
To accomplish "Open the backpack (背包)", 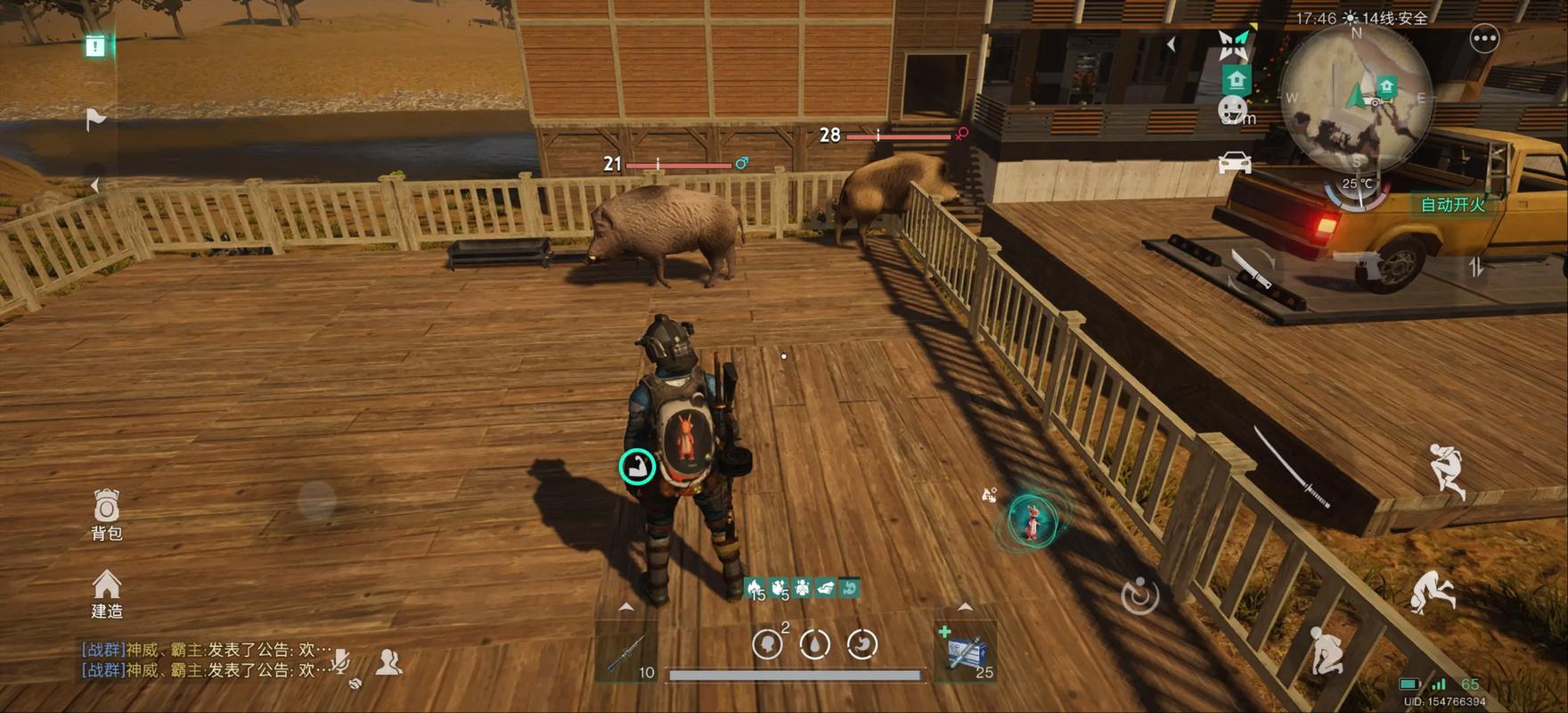I will coord(106,514).
